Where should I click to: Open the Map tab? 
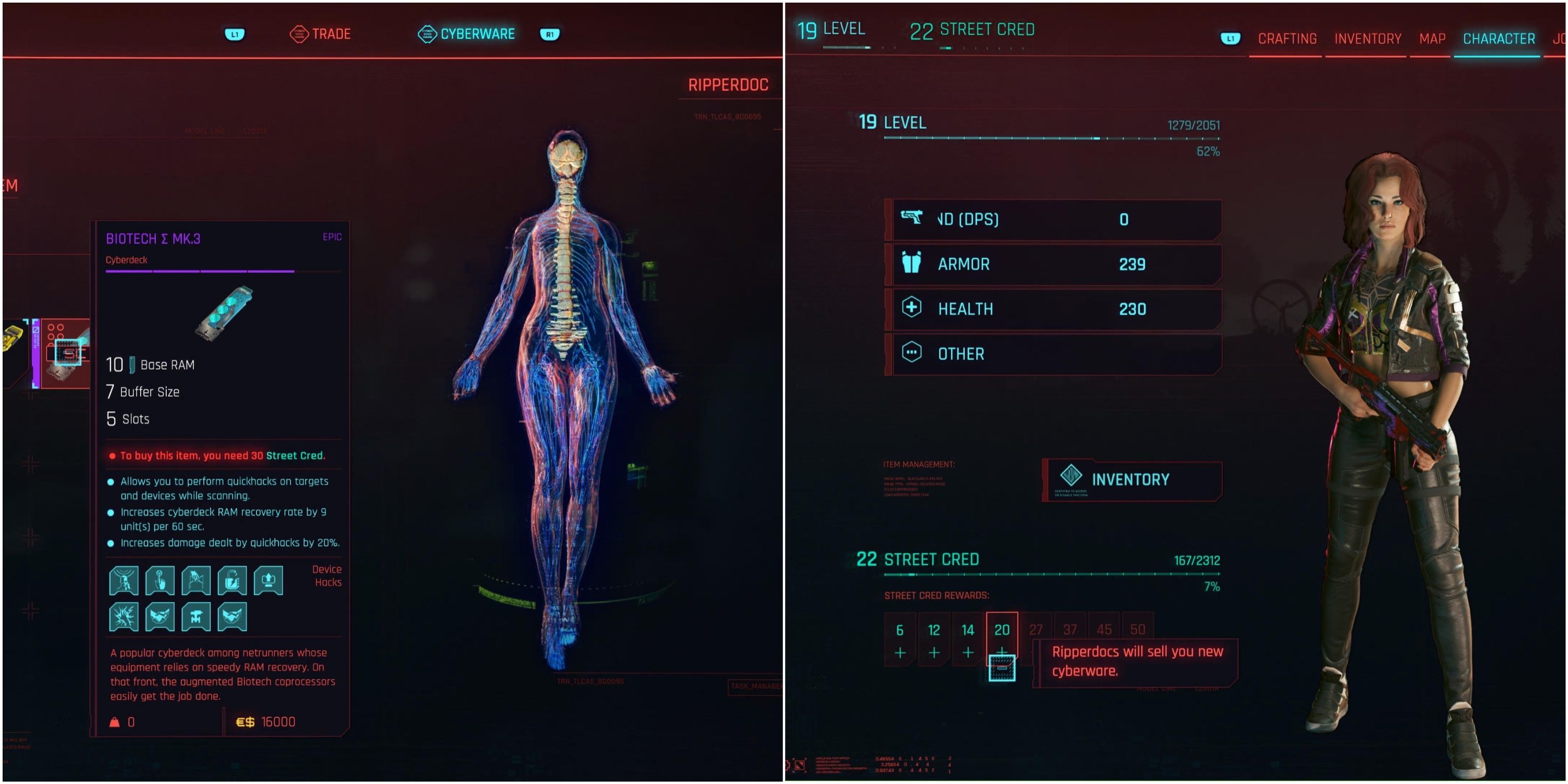(1432, 39)
